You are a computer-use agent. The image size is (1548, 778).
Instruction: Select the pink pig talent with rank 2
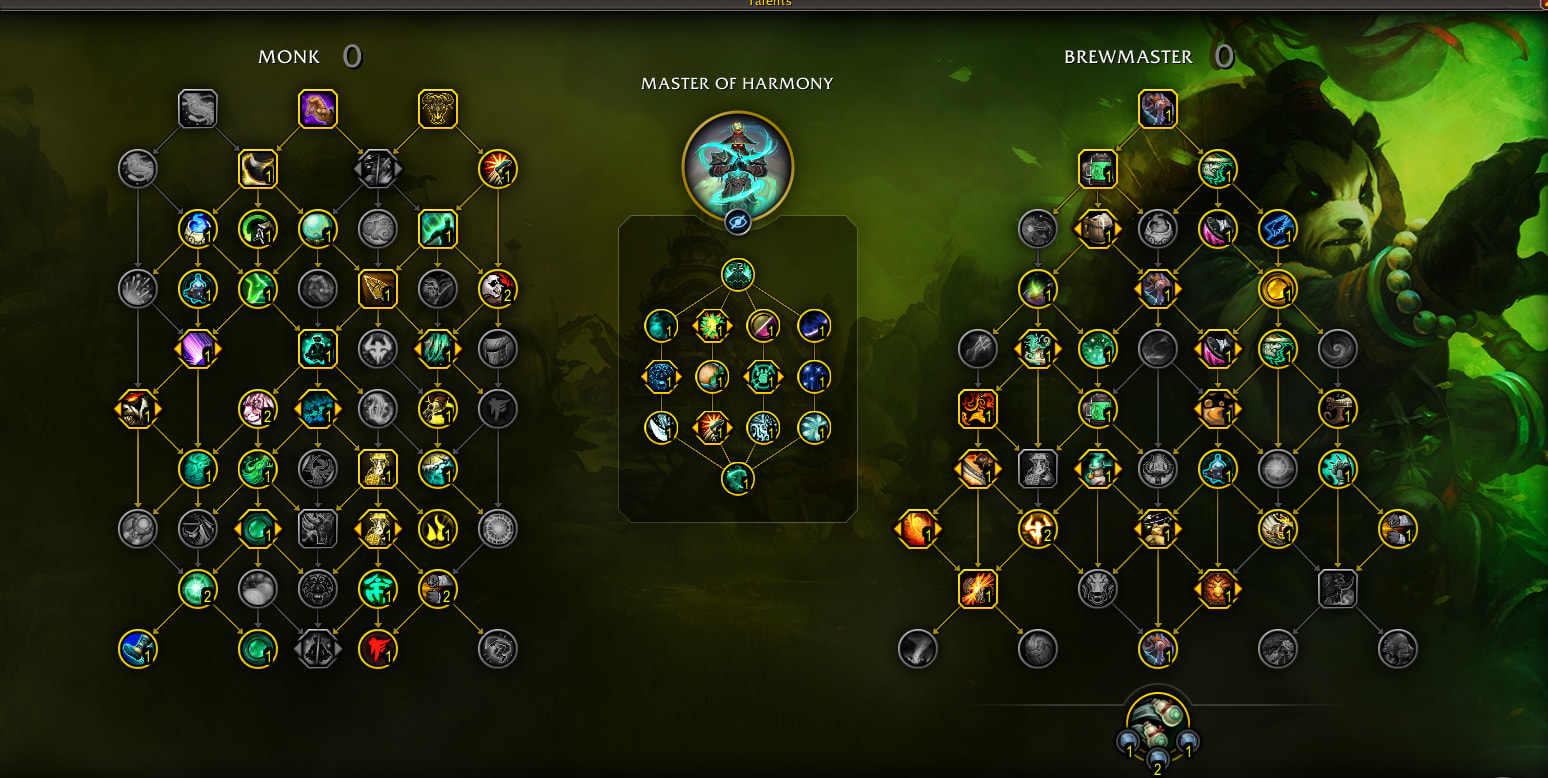[257, 409]
